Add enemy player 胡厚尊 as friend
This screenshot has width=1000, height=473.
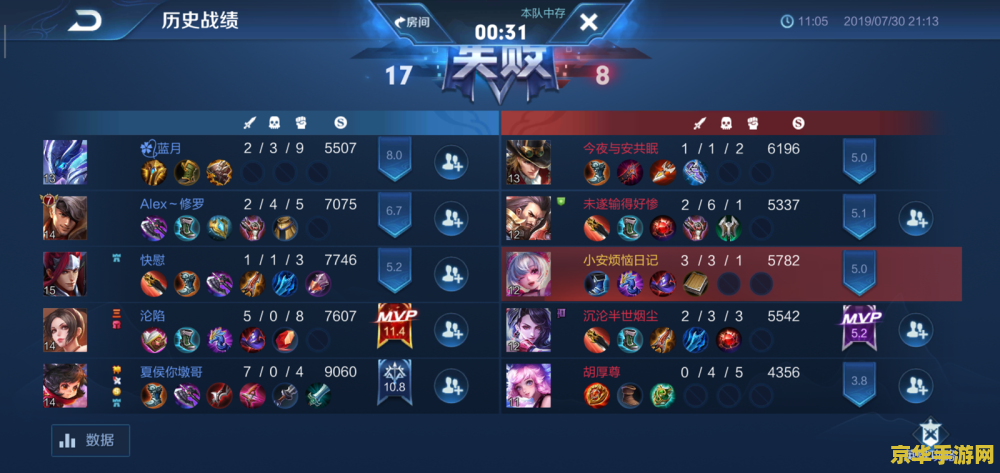pos(916,385)
